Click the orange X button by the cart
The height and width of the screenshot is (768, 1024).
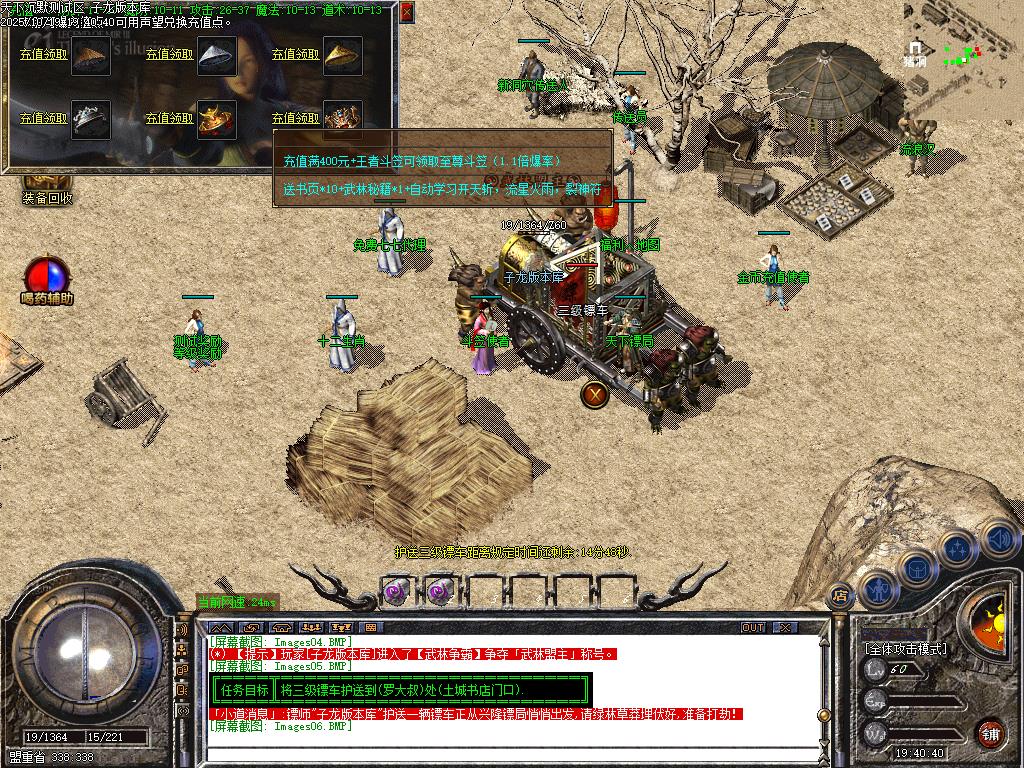[595, 394]
